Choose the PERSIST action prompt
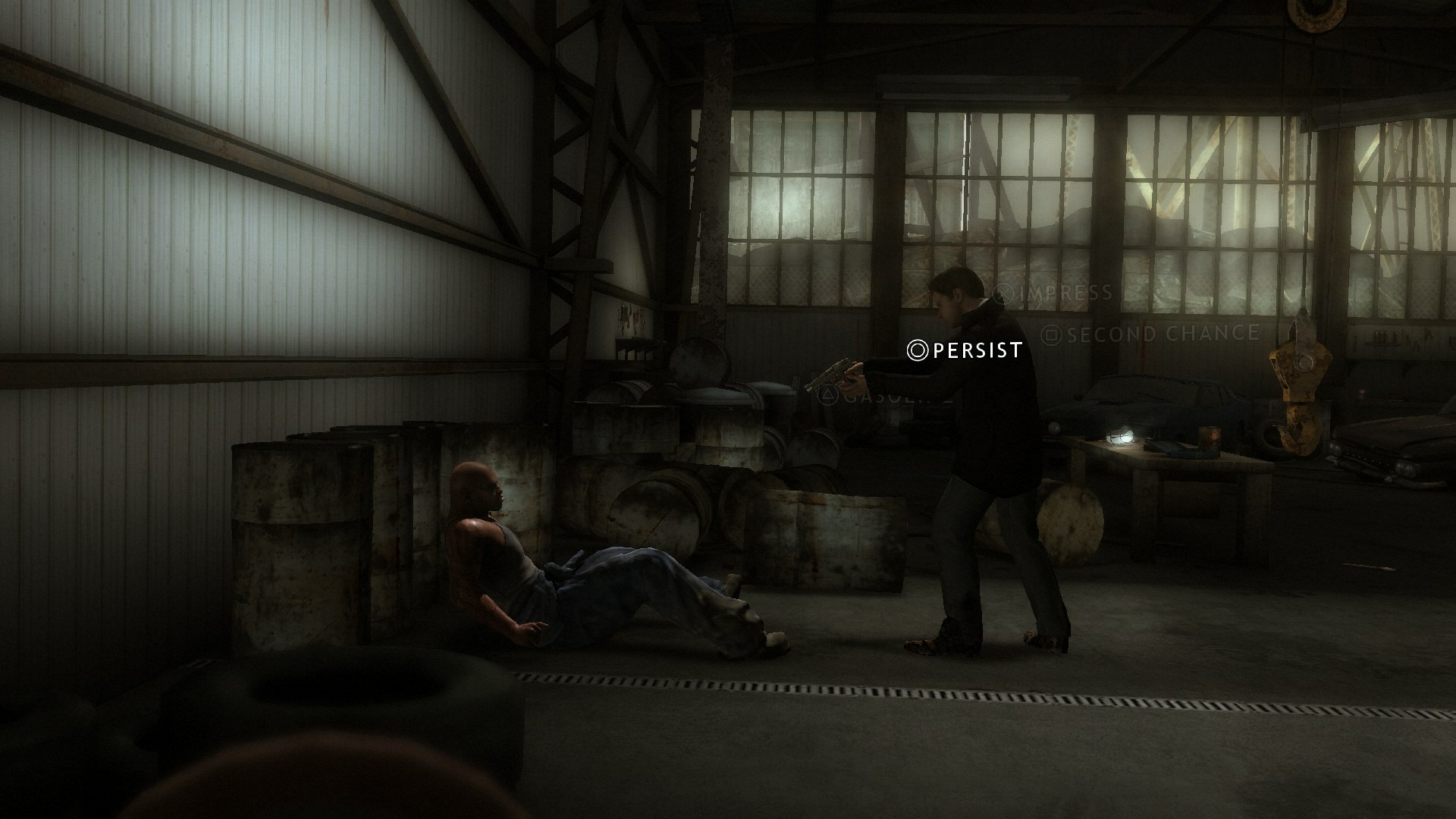This screenshot has height=819, width=1456. coord(976,351)
